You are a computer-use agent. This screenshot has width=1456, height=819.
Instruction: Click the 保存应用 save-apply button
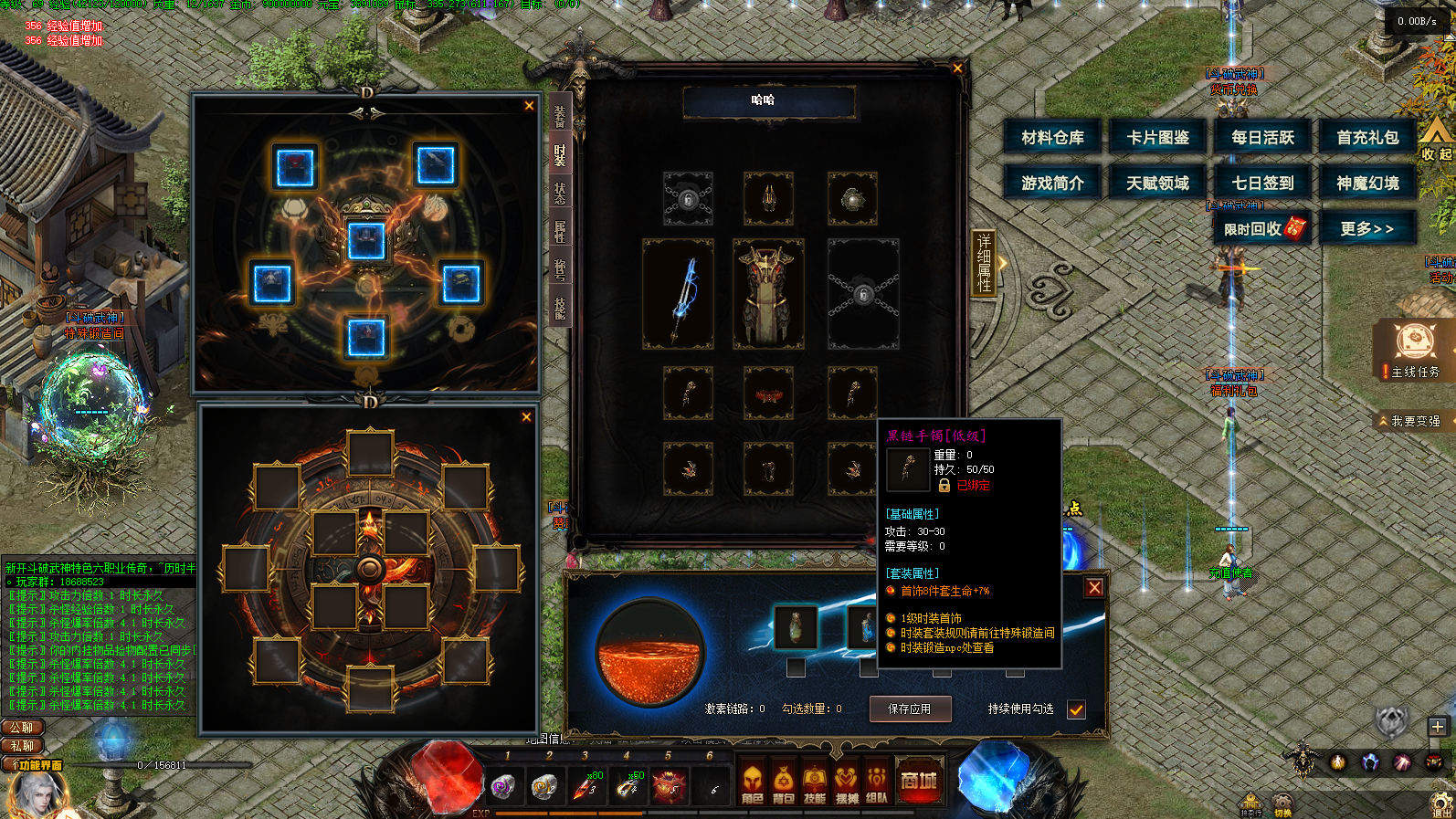(909, 709)
